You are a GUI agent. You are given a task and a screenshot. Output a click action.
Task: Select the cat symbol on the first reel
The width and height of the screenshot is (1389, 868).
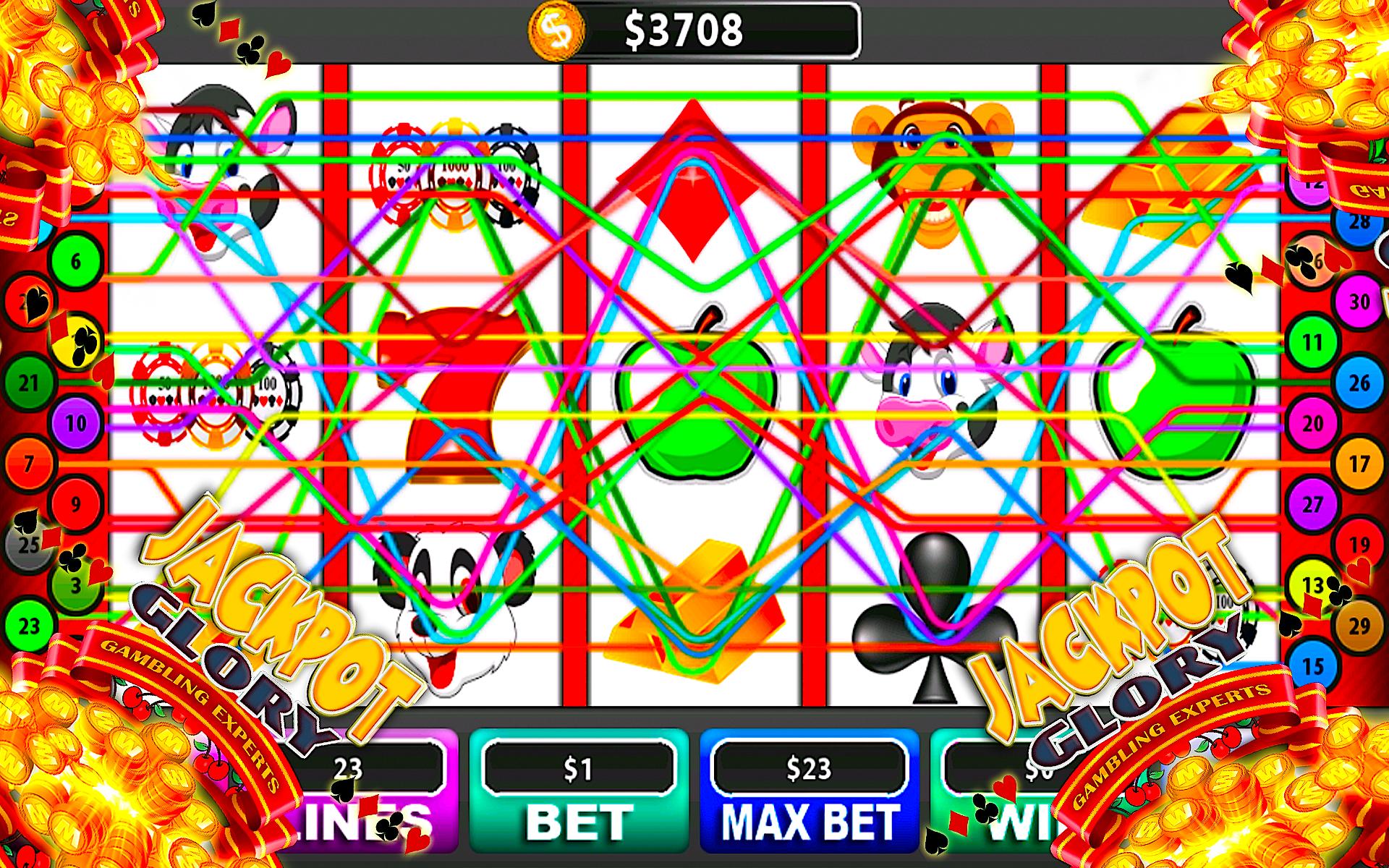[x=217, y=170]
